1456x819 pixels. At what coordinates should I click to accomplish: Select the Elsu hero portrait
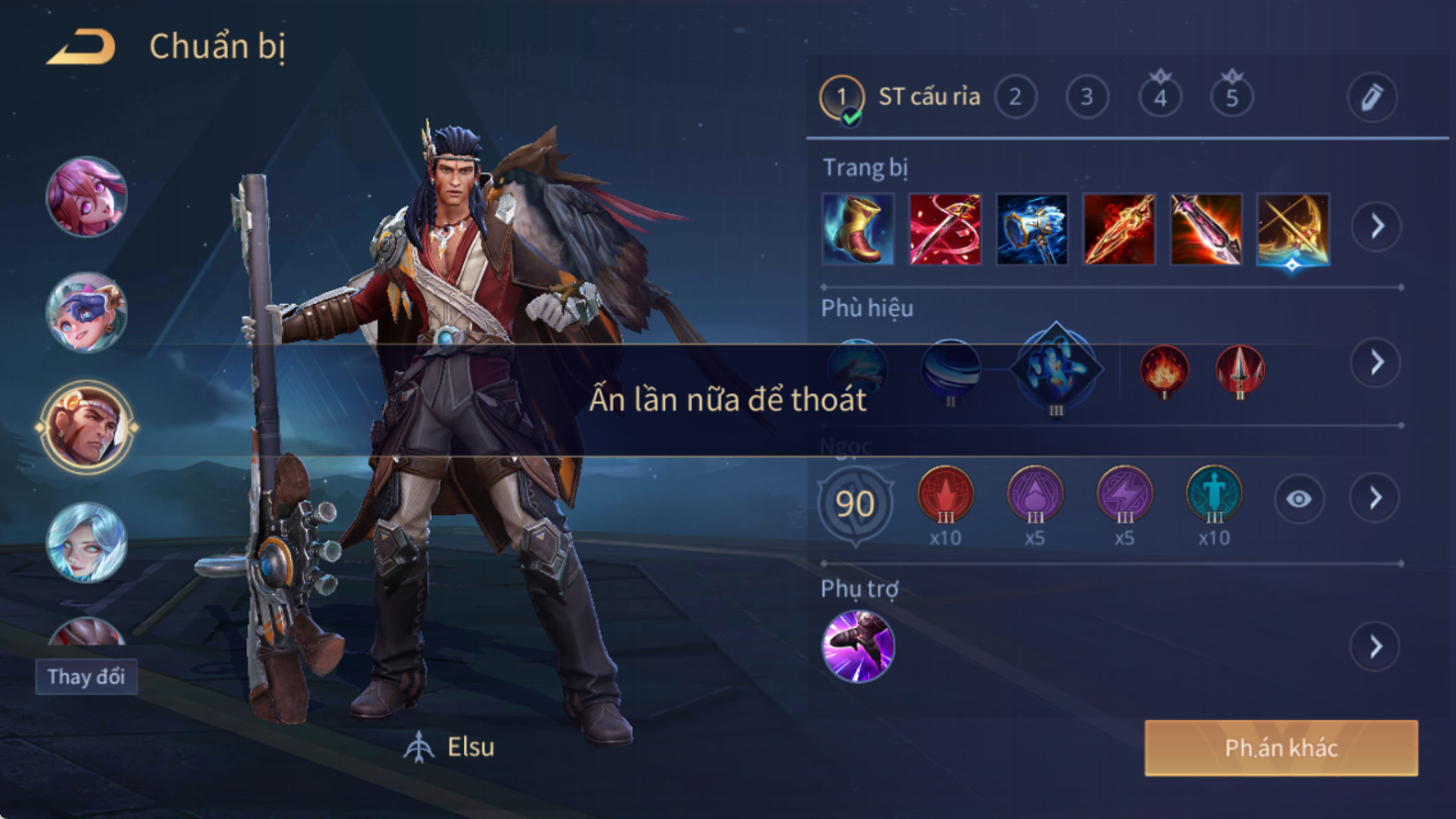coord(86,427)
